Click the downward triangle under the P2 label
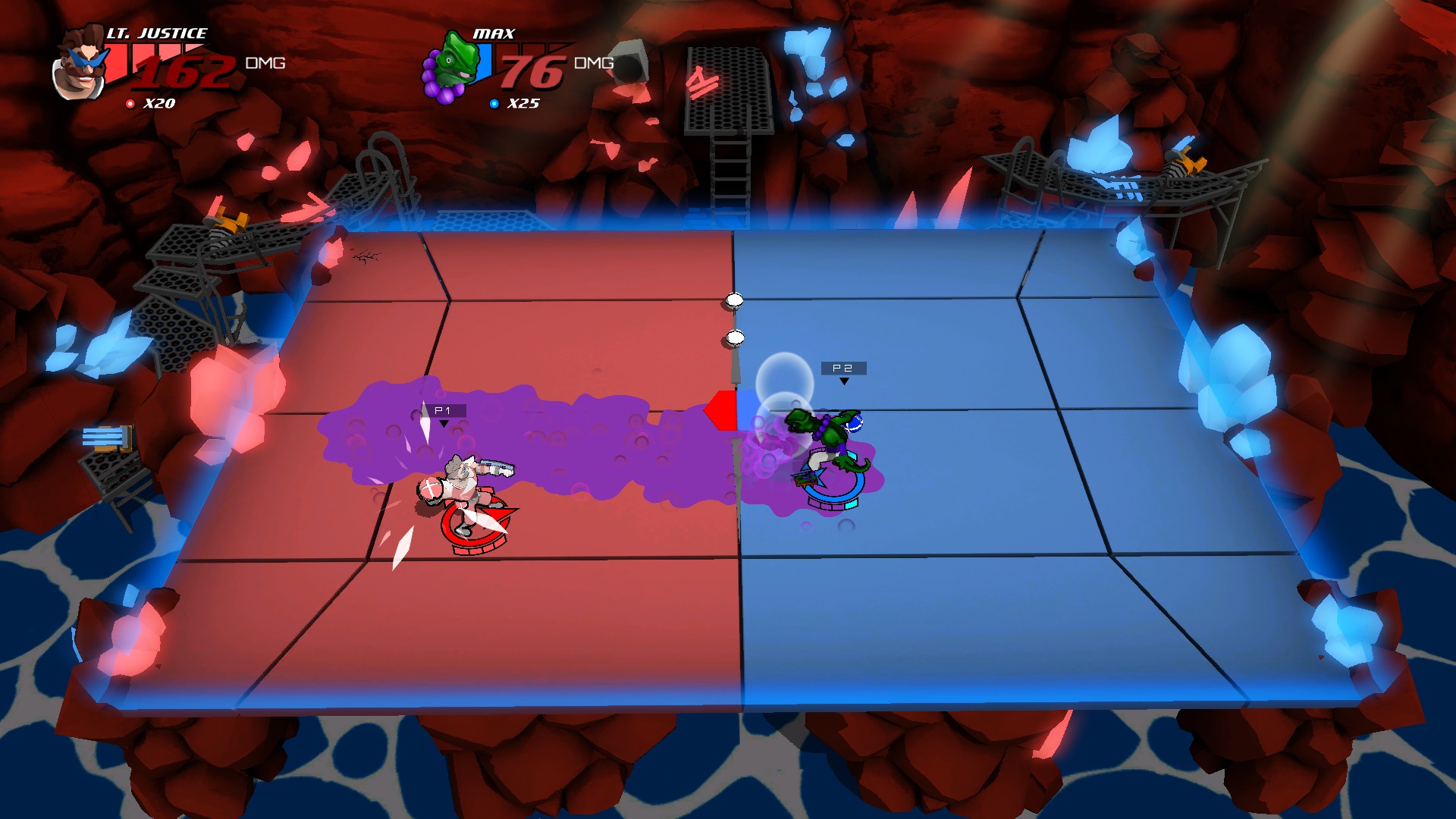The width and height of the screenshot is (1456, 819). tap(844, 379)
